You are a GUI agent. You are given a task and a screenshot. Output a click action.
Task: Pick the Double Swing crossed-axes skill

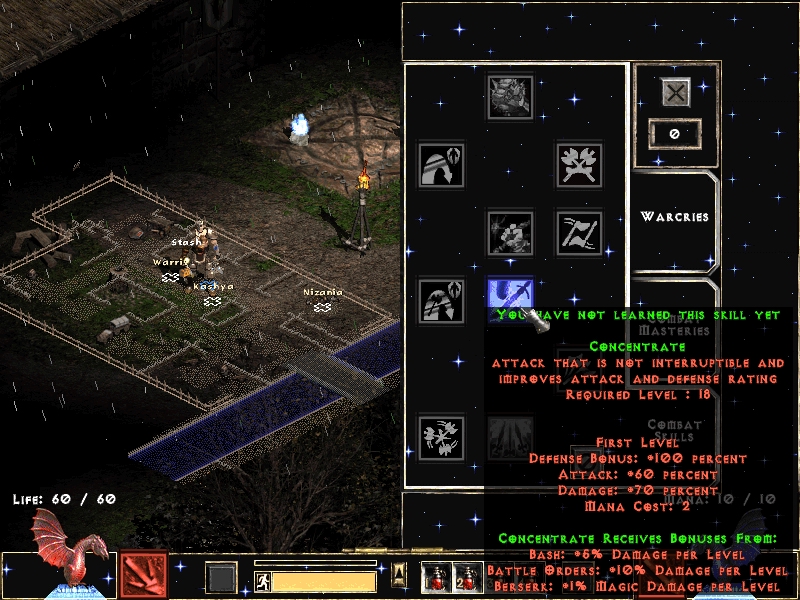579,164
